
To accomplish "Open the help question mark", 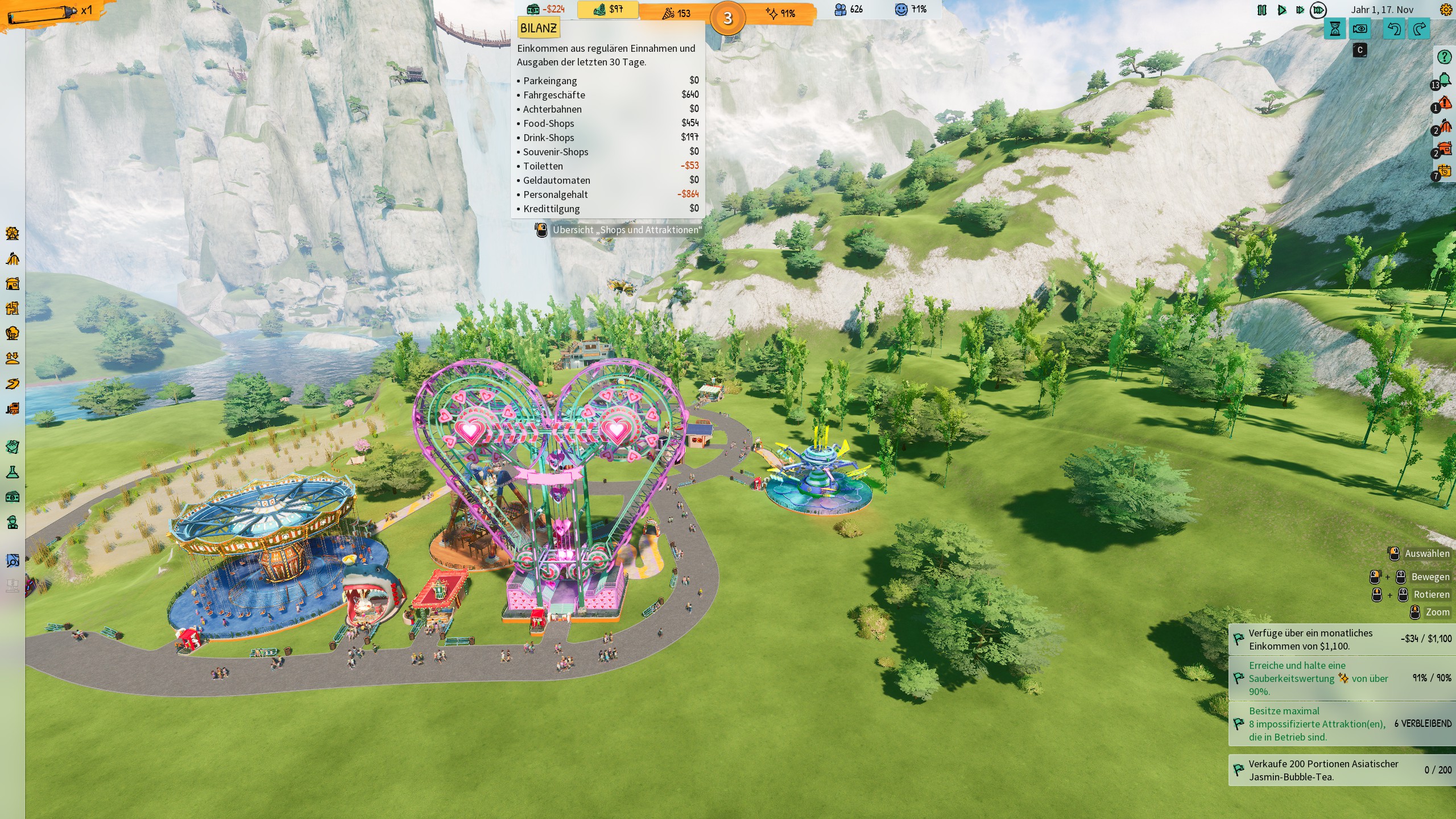I will point(1445,57).
